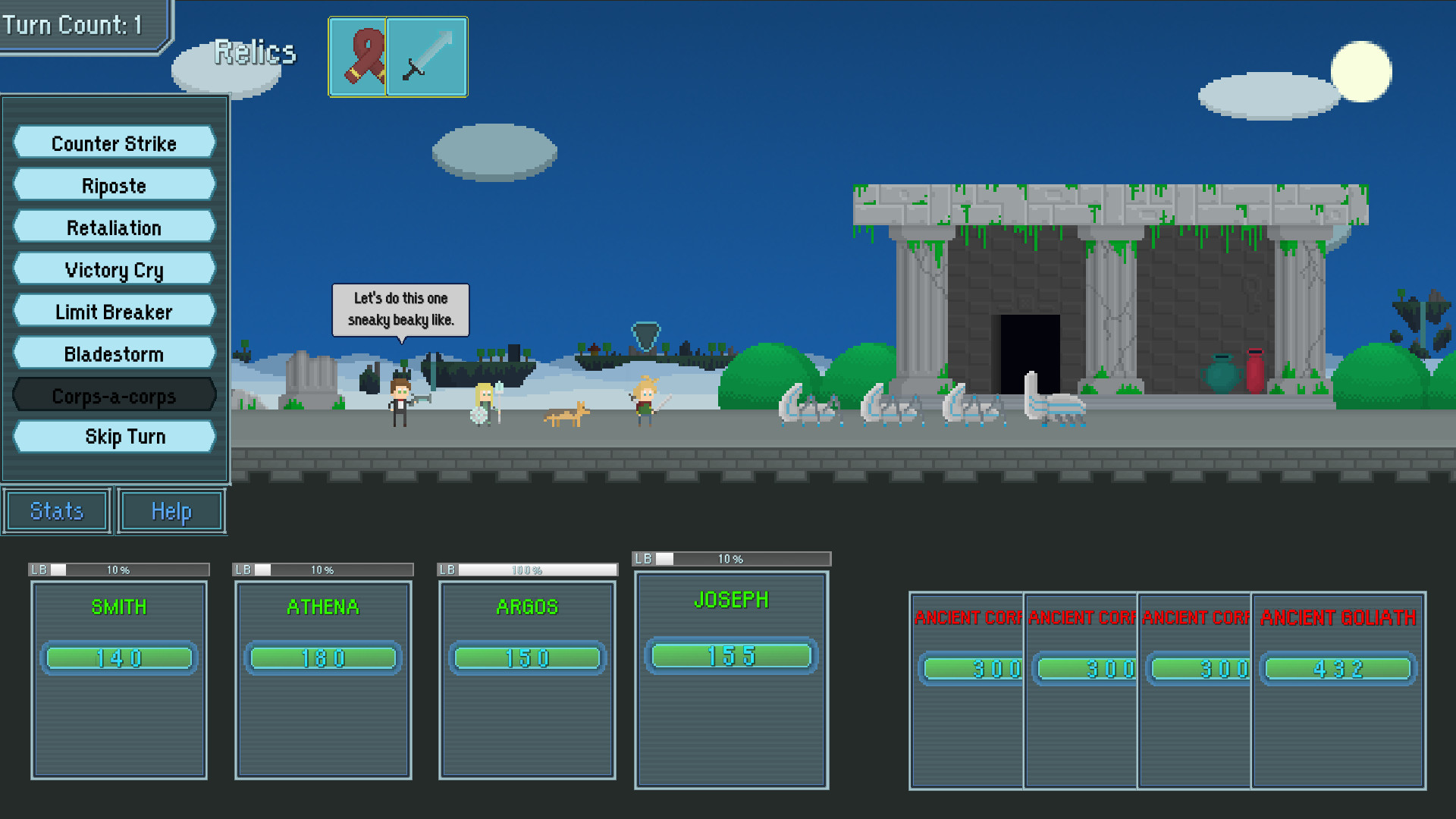Cast Bladestorm

[113, 353]
